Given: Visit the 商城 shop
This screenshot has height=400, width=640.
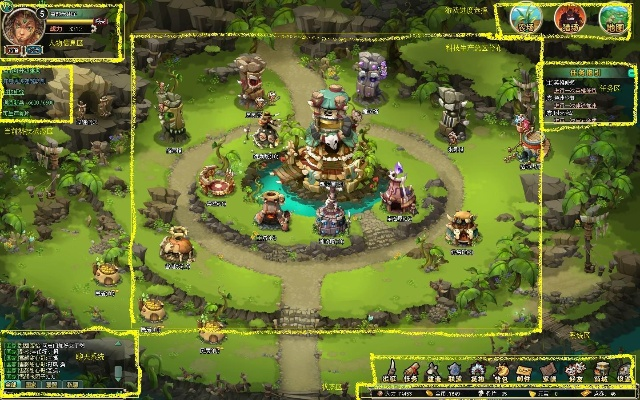Looking at the screenshot, I should [600, 371].
